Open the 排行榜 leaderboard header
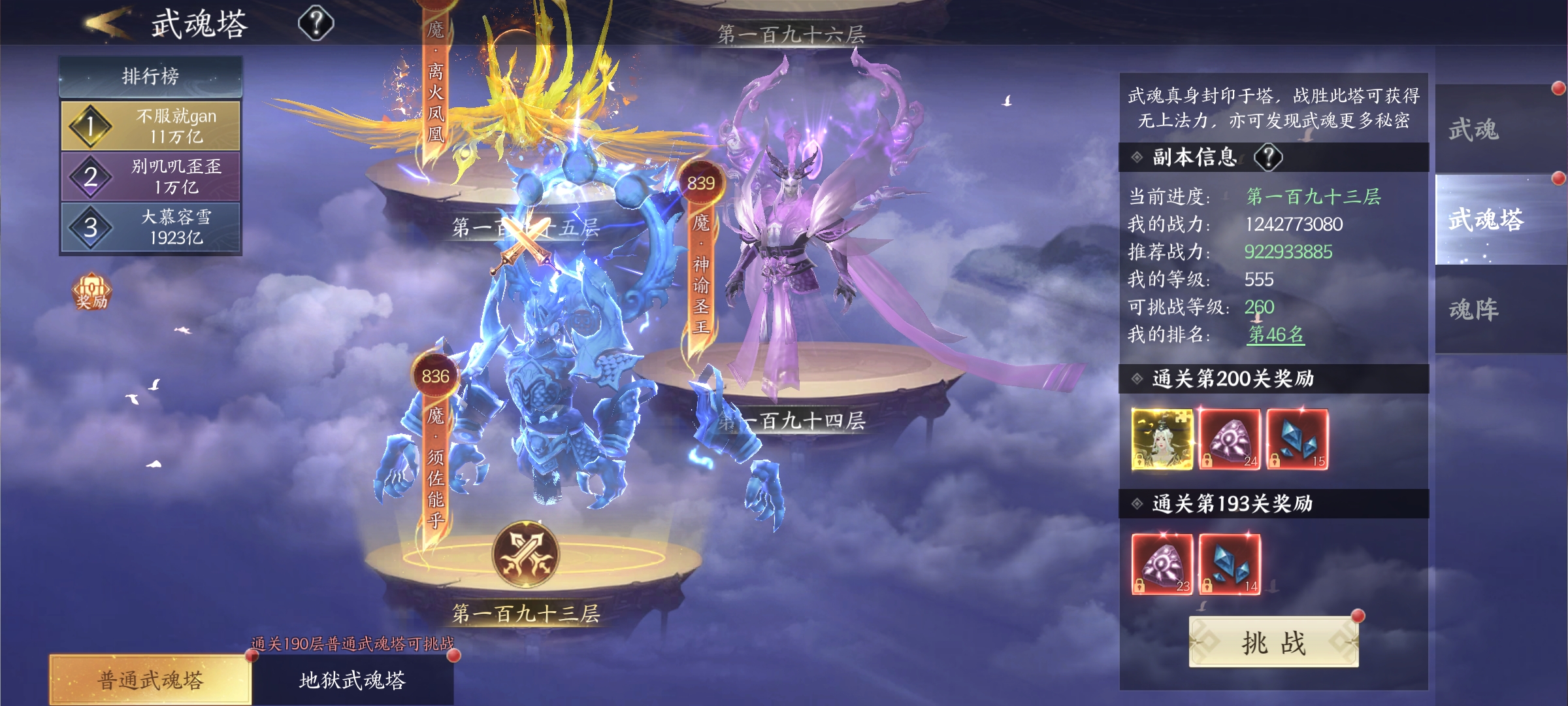This screenshot has width=1568, height=706. point(150,76)
